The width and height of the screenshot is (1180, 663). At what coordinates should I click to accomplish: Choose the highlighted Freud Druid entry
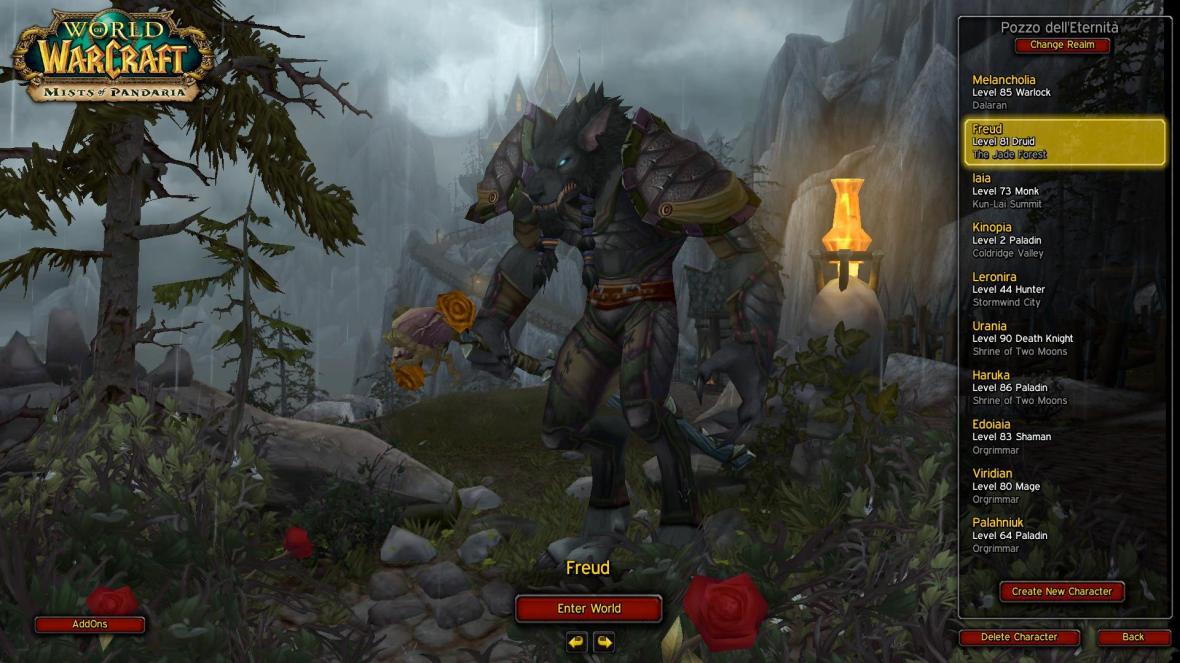point(1064,142)
